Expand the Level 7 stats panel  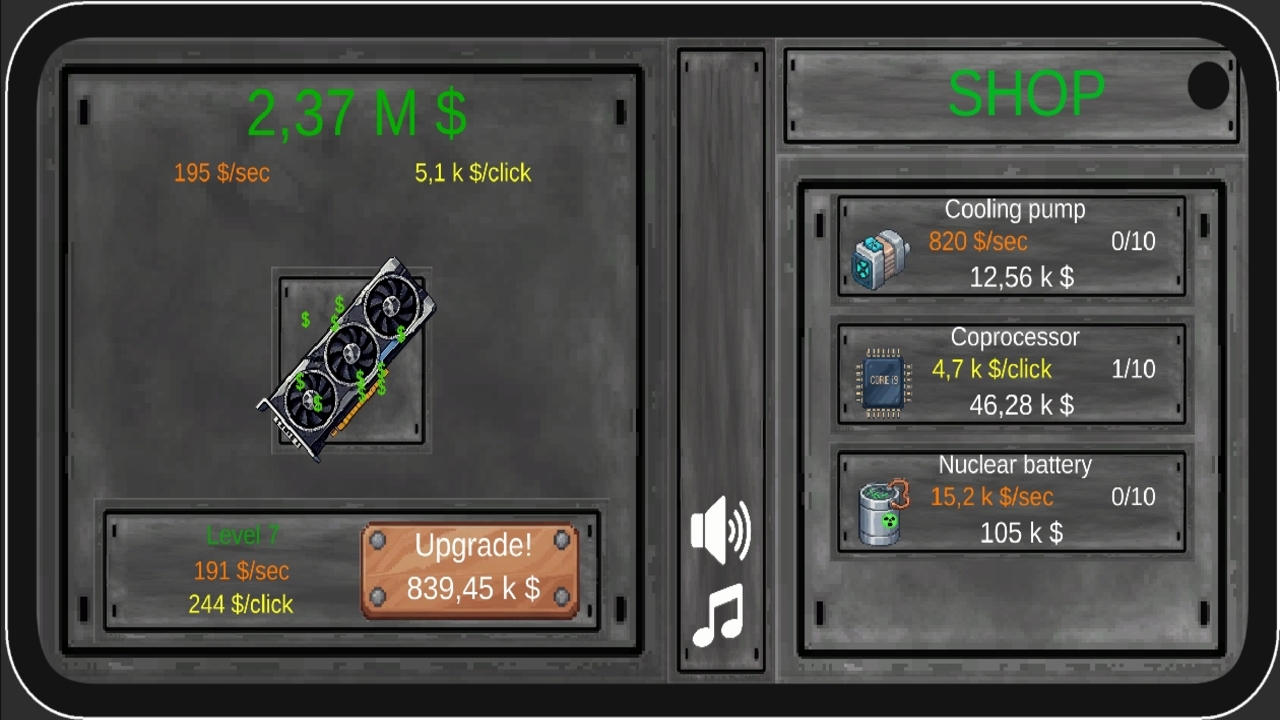click(x=241, y=570)
